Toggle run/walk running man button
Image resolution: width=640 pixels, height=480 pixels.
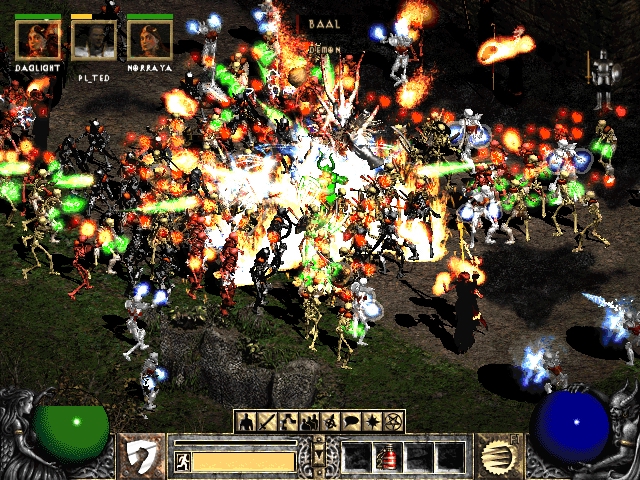coord(183,461)
